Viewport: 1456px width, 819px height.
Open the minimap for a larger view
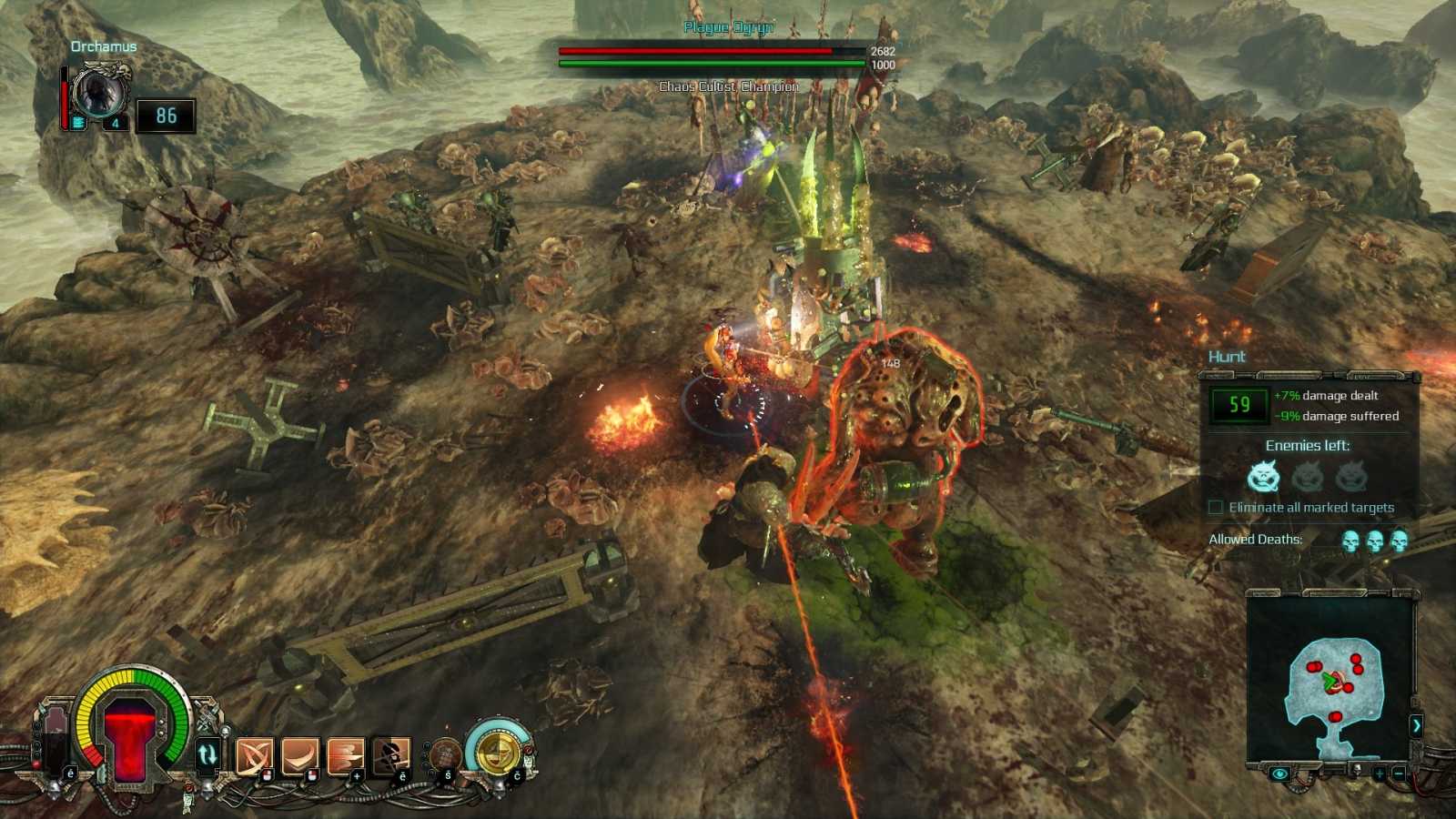pyautogui.click(x=1330, y=682)
